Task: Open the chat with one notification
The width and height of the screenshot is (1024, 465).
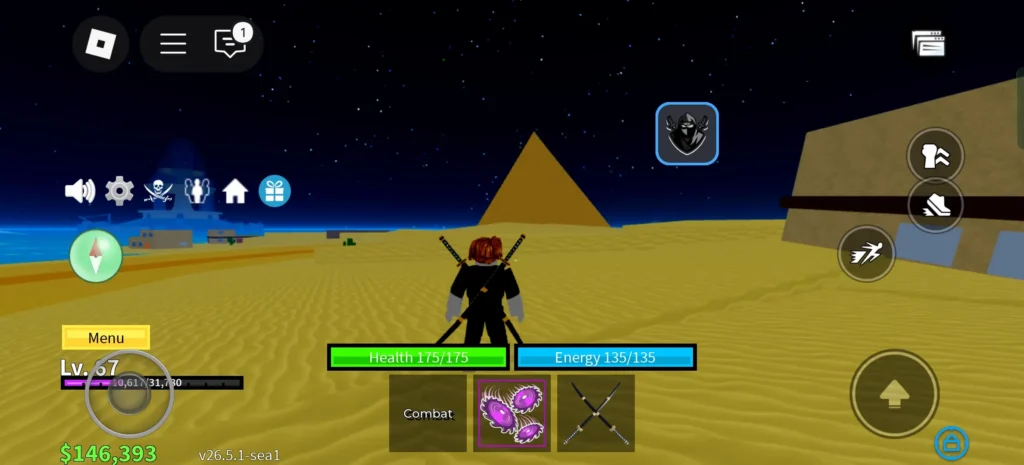Action: point(231,43)
